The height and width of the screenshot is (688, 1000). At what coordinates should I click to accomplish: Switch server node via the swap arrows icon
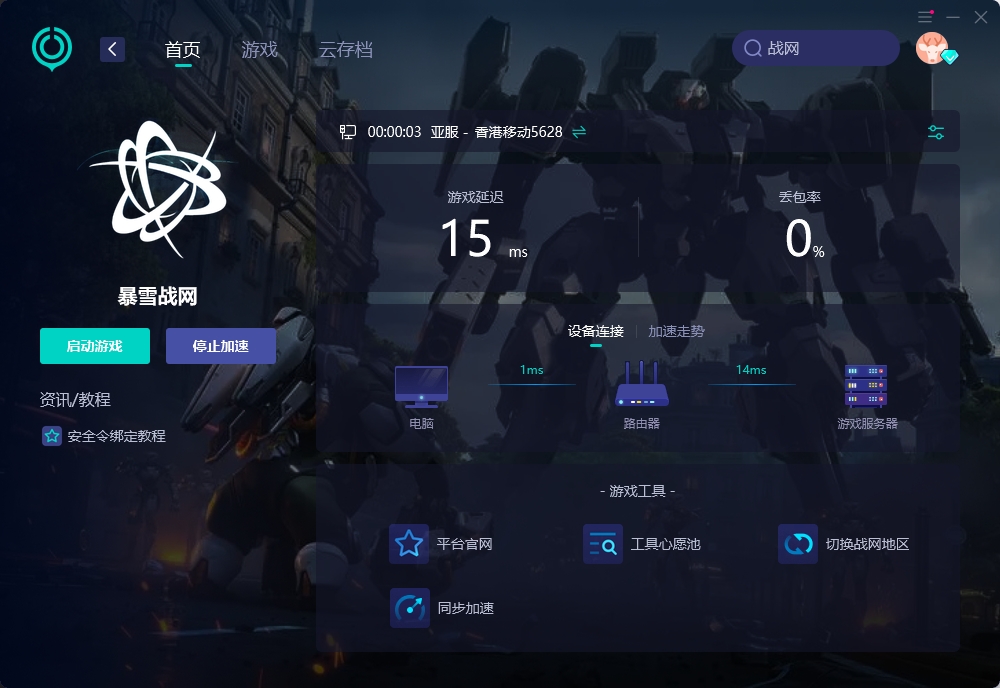coord(579,132)
